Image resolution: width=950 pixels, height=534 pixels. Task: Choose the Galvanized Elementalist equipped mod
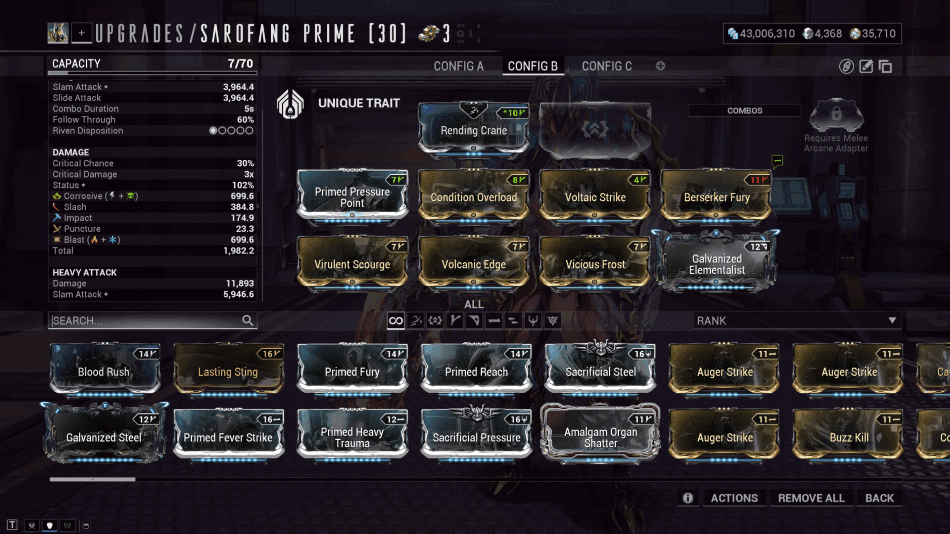pyautogui.click(x=716, y=262)
